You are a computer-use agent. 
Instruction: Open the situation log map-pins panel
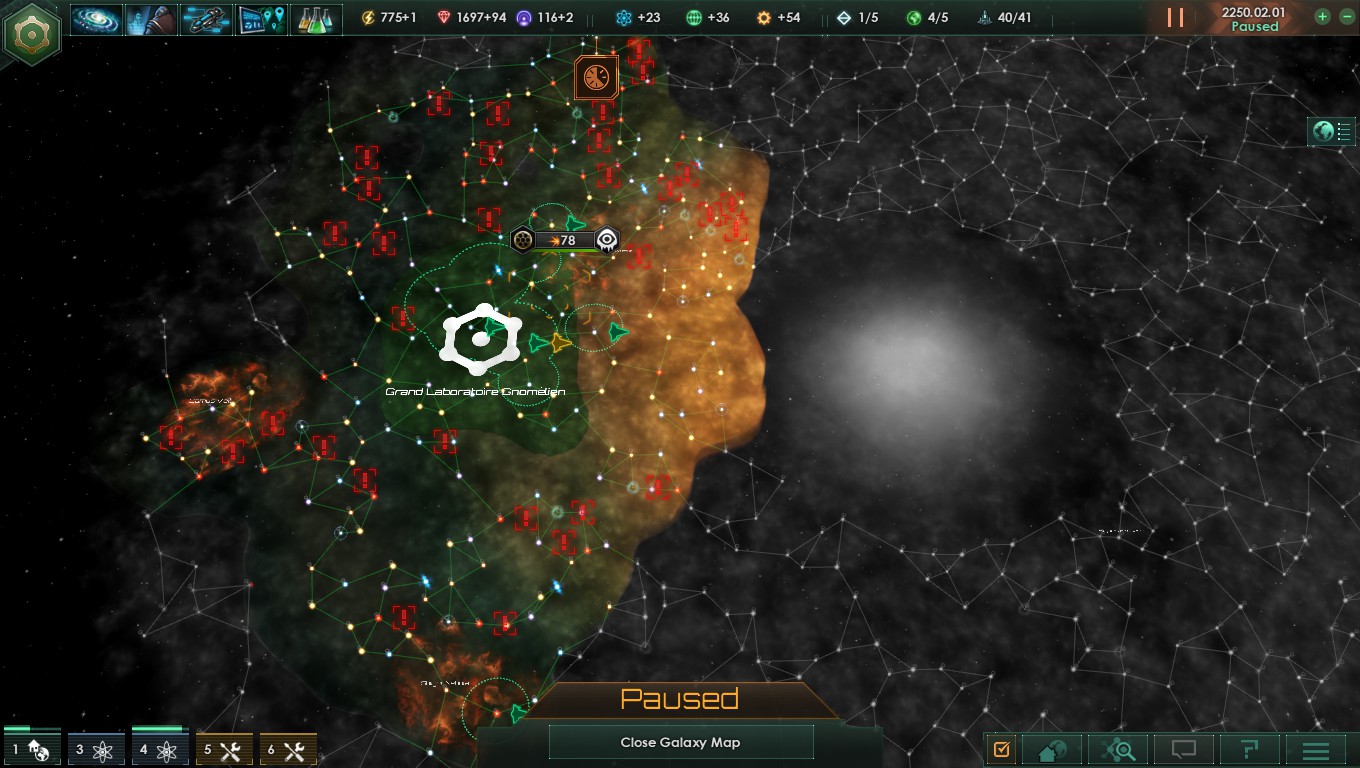point(261,18)
